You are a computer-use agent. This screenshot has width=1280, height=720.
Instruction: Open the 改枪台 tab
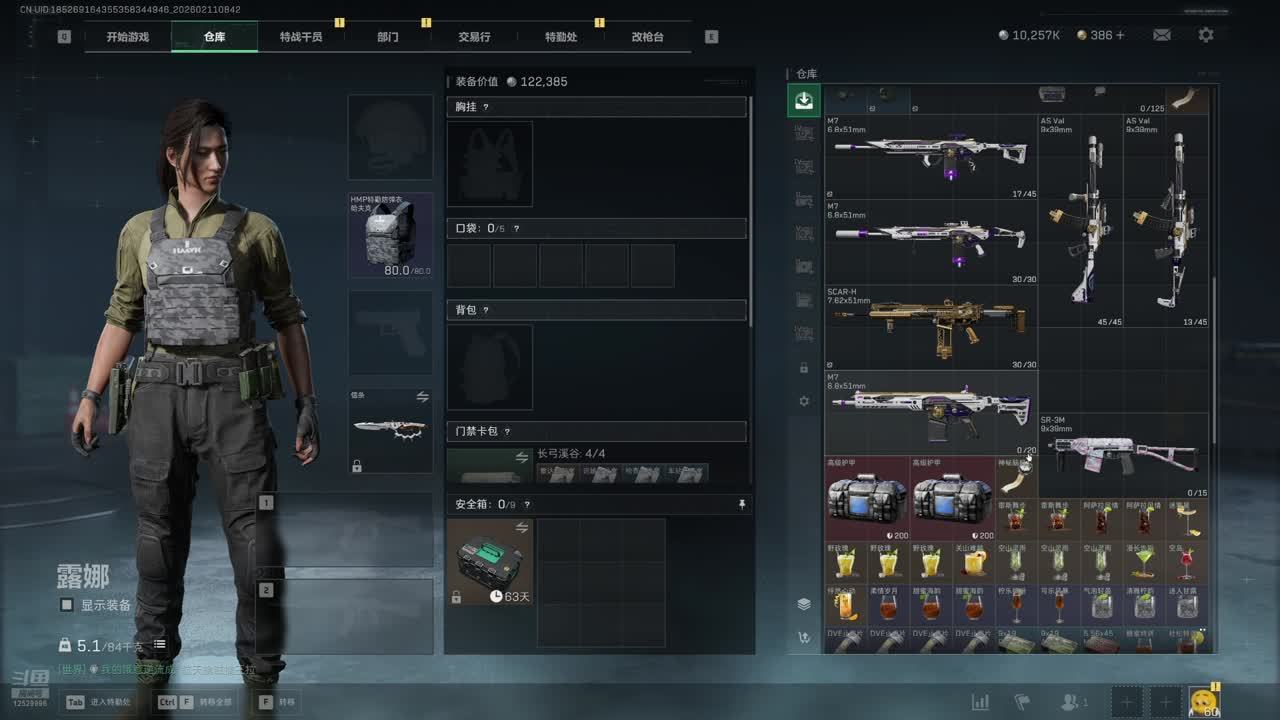tap(647, 37)
